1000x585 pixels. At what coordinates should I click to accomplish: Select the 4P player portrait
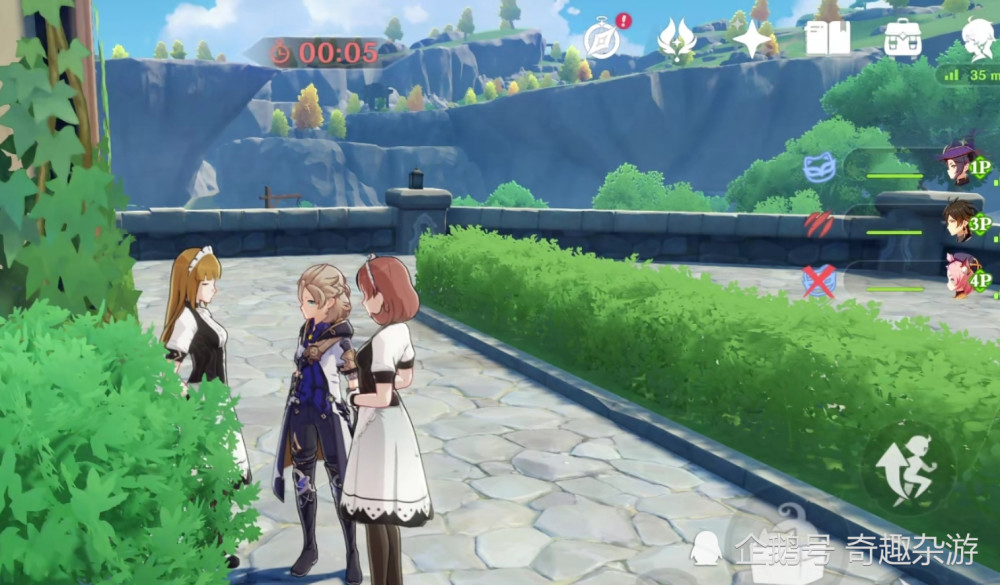[960, 277]
